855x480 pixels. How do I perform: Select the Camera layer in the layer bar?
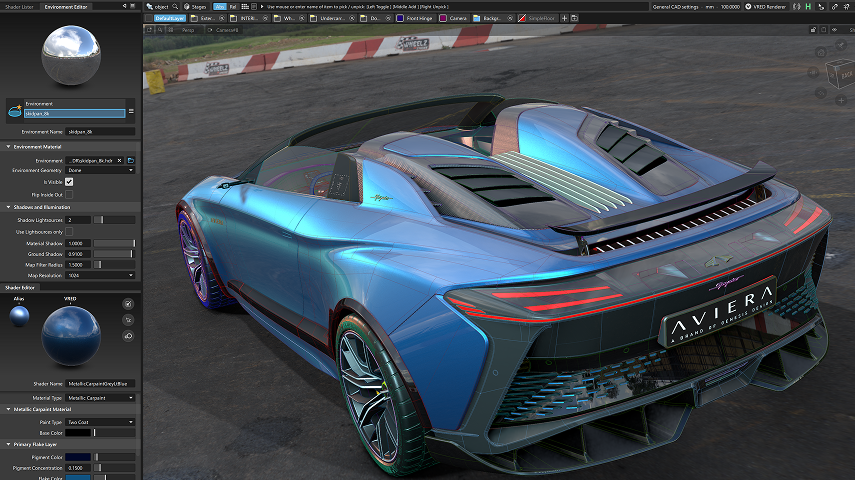(x=453, y=18)
